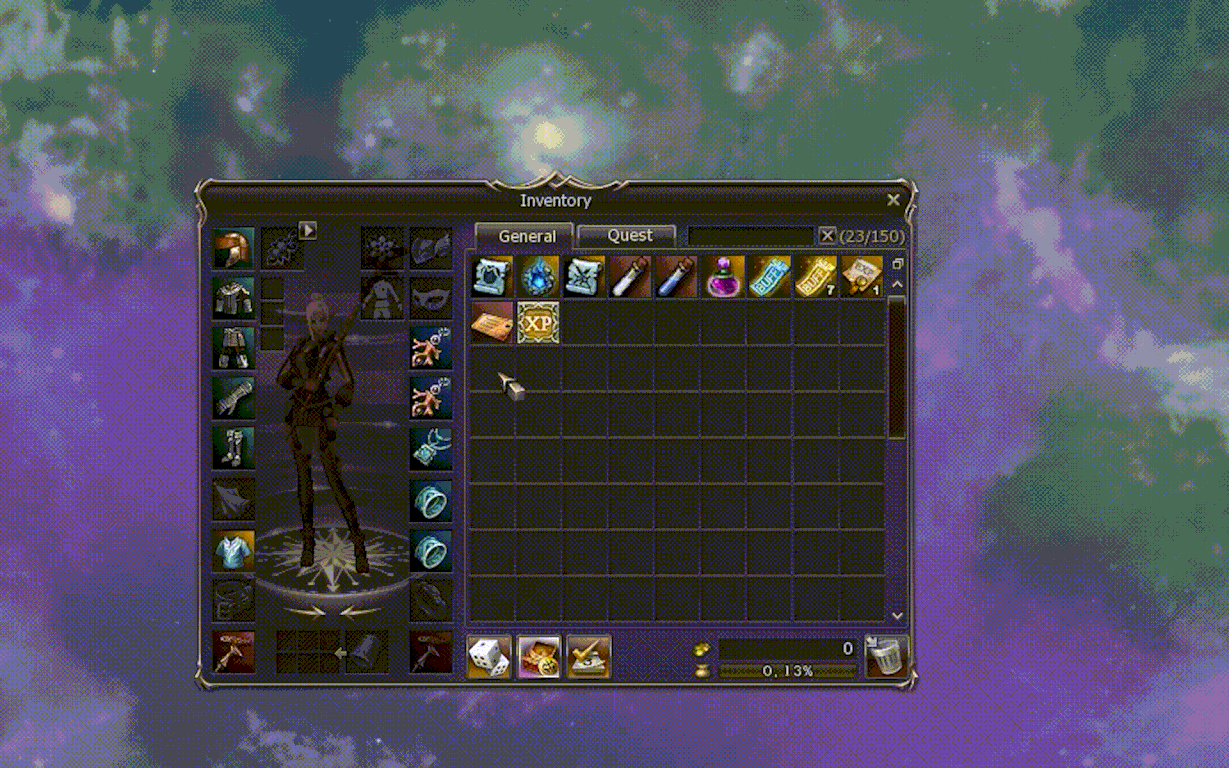The width and height of the screenshot is (1229, 768).
Task: Select the General inventory tab
Action: [526, 236]
